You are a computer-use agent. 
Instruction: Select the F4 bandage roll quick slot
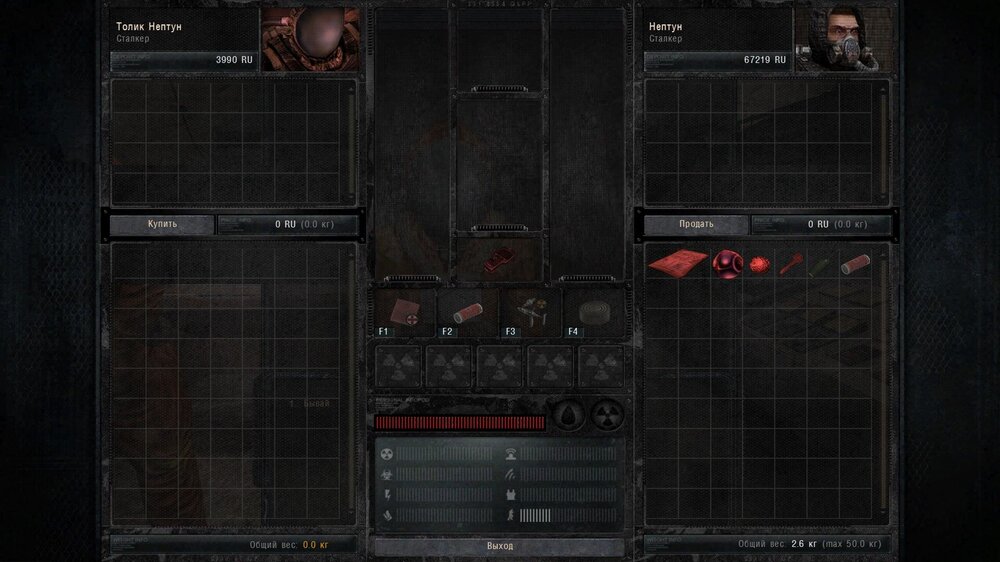coord(594,312)
